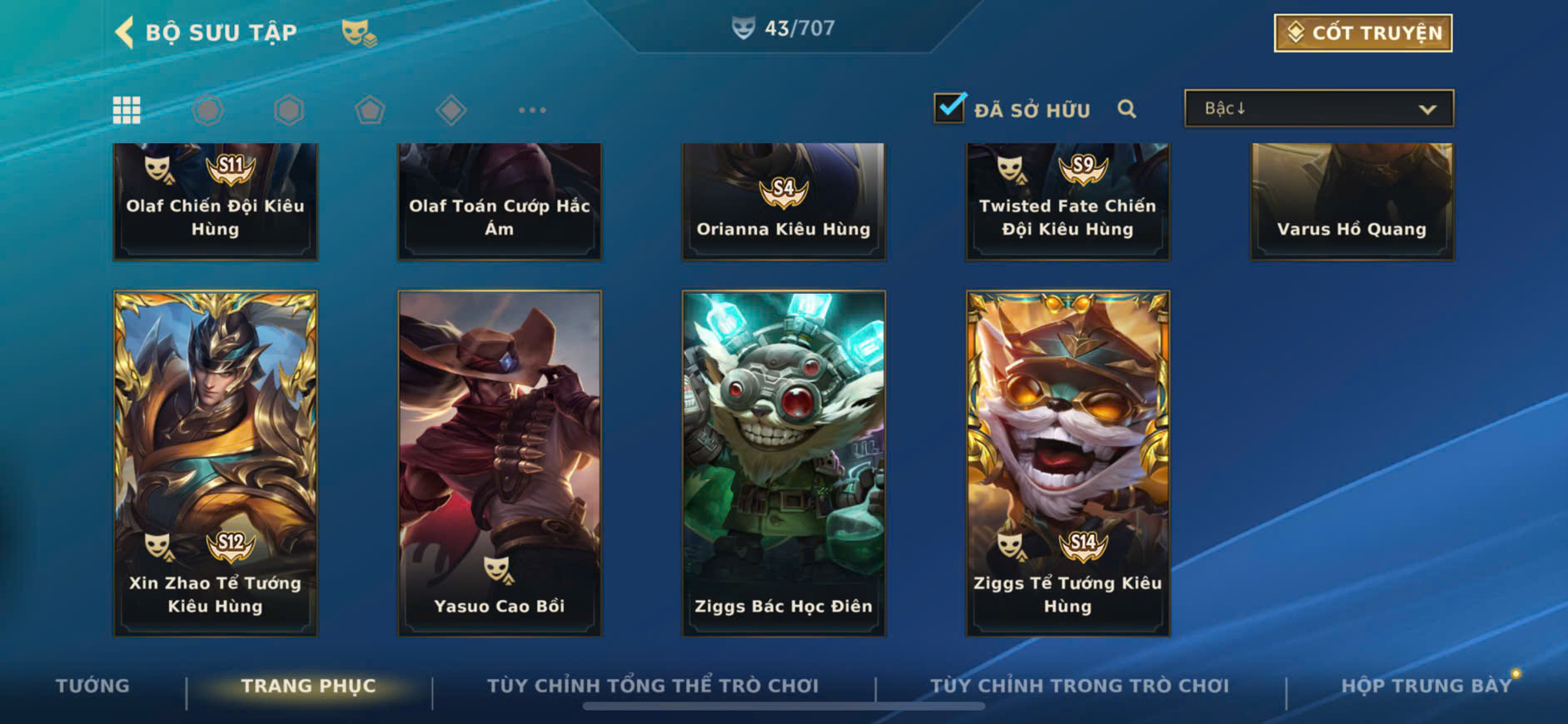Choose the pentagon tier filter
Viewport: 1568px width, 724px height.
[370, 110]
